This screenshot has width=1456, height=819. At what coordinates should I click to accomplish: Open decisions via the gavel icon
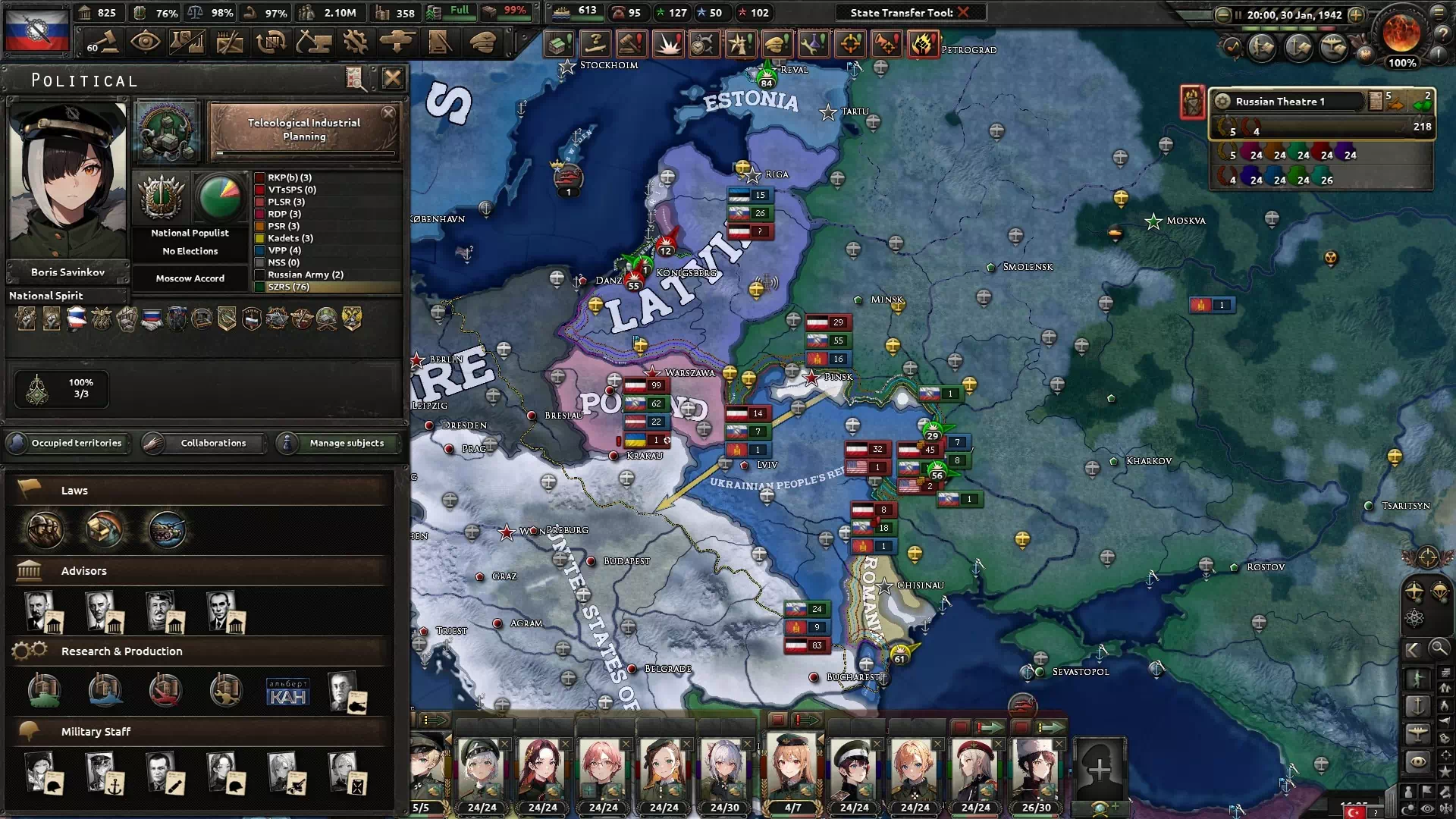click(x=102, y=42)
